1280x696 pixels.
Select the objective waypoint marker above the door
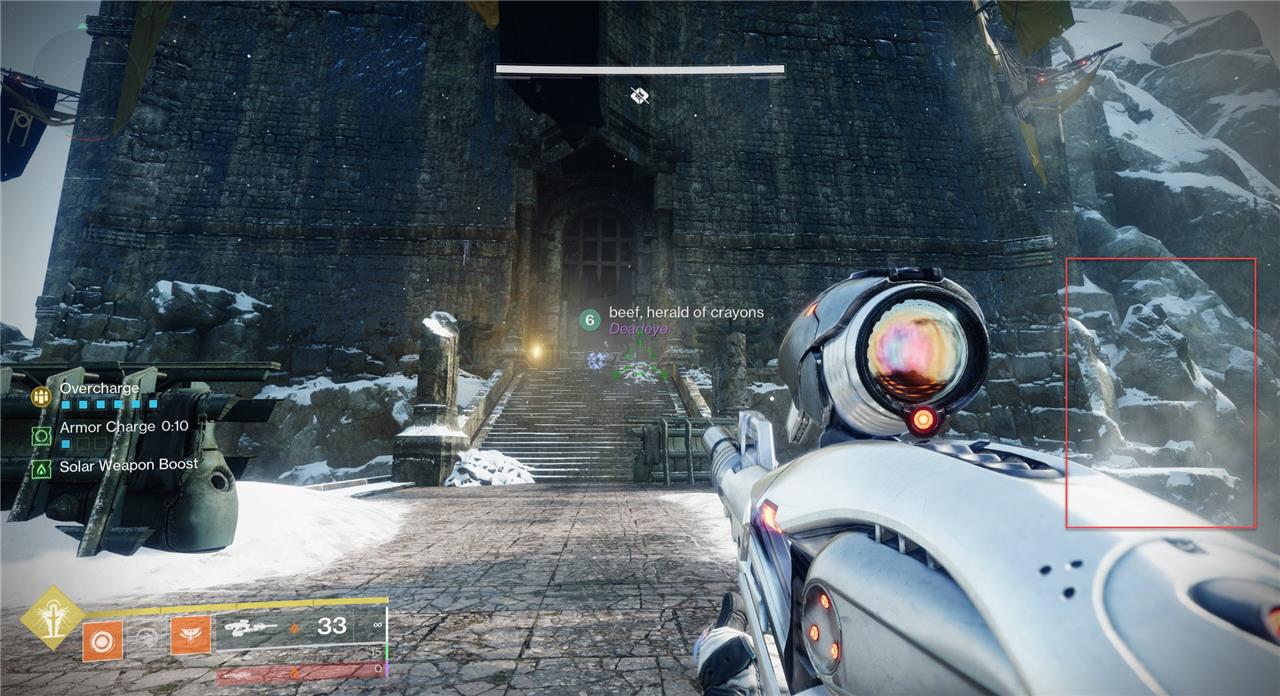[x=640, y=95]
